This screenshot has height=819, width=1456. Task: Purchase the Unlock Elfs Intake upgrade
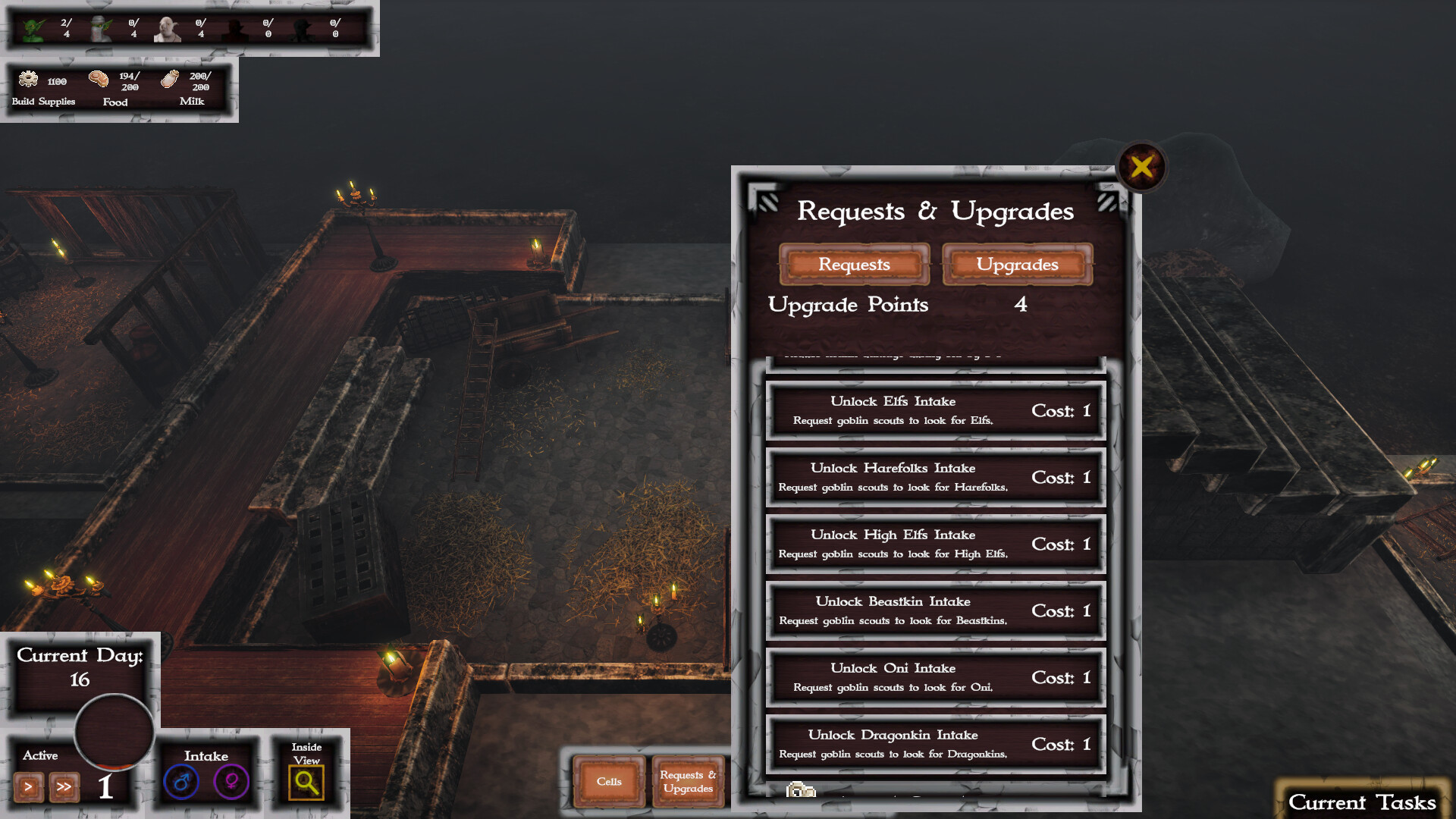(936, 410)
